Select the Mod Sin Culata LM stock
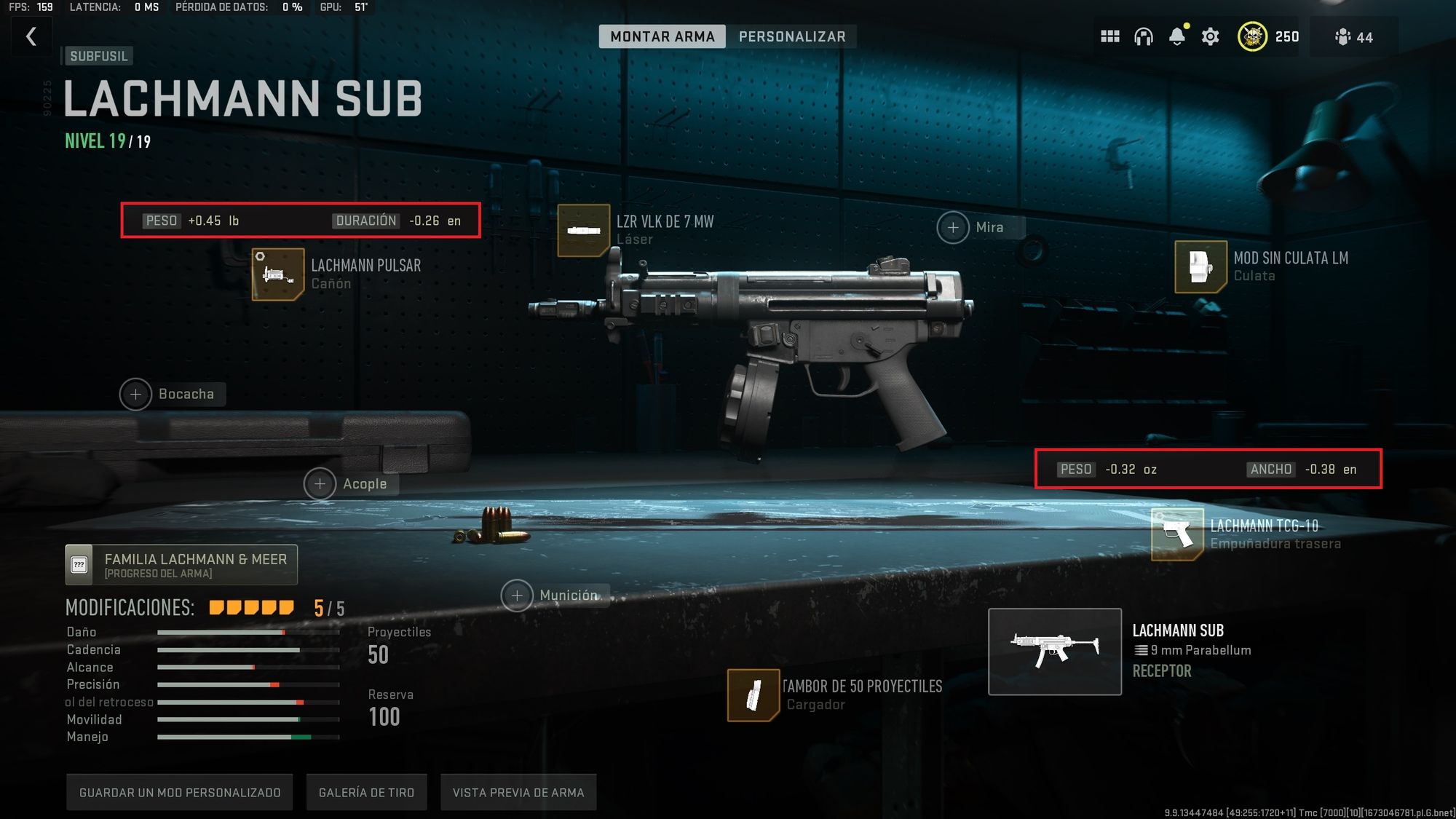 click(x=1201, y=266)
